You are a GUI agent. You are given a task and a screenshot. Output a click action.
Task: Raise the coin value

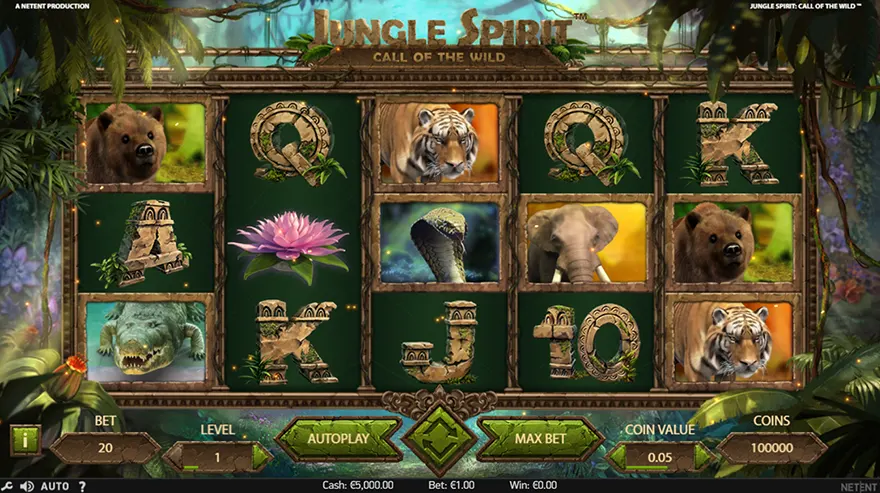tap(703, 456)
